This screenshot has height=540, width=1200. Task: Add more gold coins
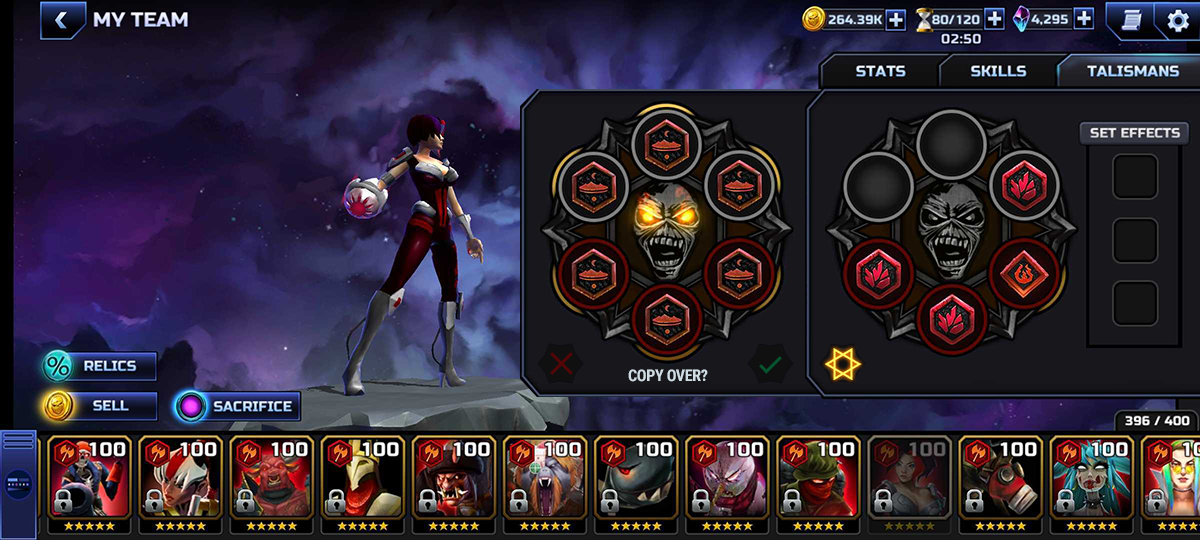(895, 19)
